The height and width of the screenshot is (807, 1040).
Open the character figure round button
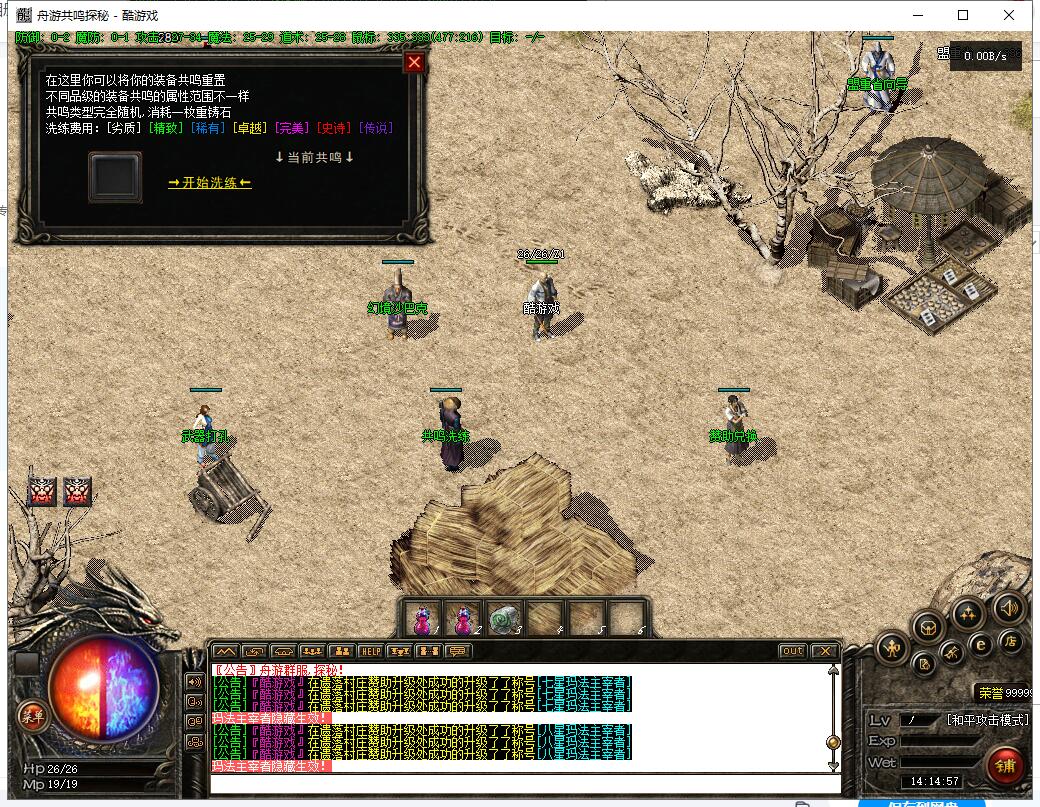pyautogui.click(x=892, y=649)
